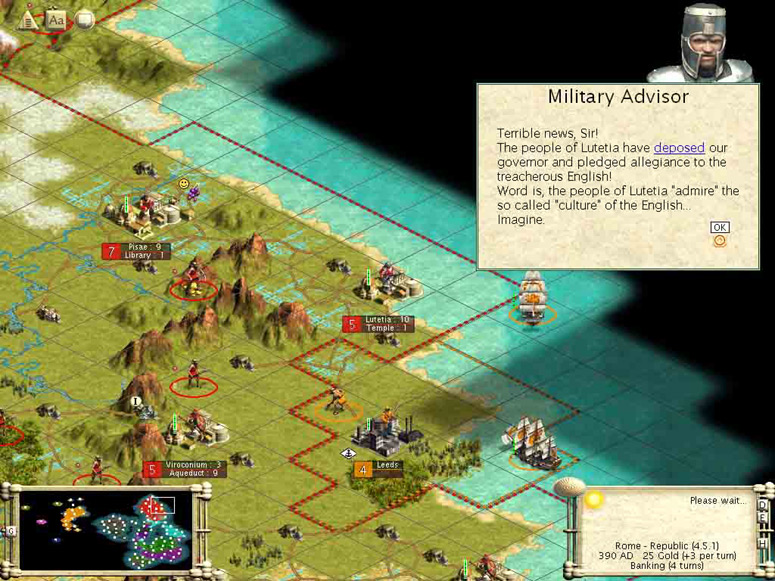Select the 'D' button on the info panel
The height and width of the screenshot is (581, 775).
763,505
